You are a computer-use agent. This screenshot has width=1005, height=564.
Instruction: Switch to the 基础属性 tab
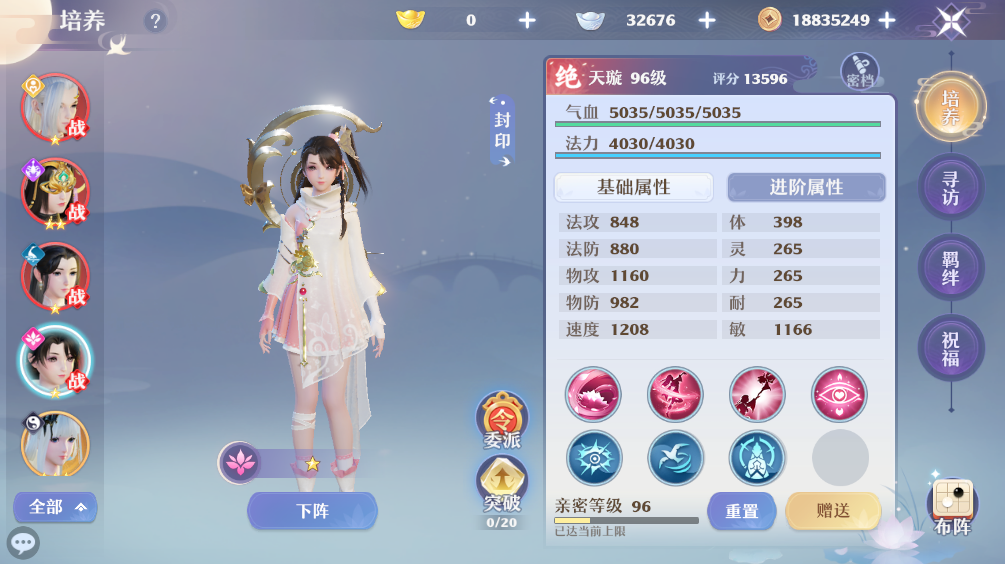pos(633,187)
